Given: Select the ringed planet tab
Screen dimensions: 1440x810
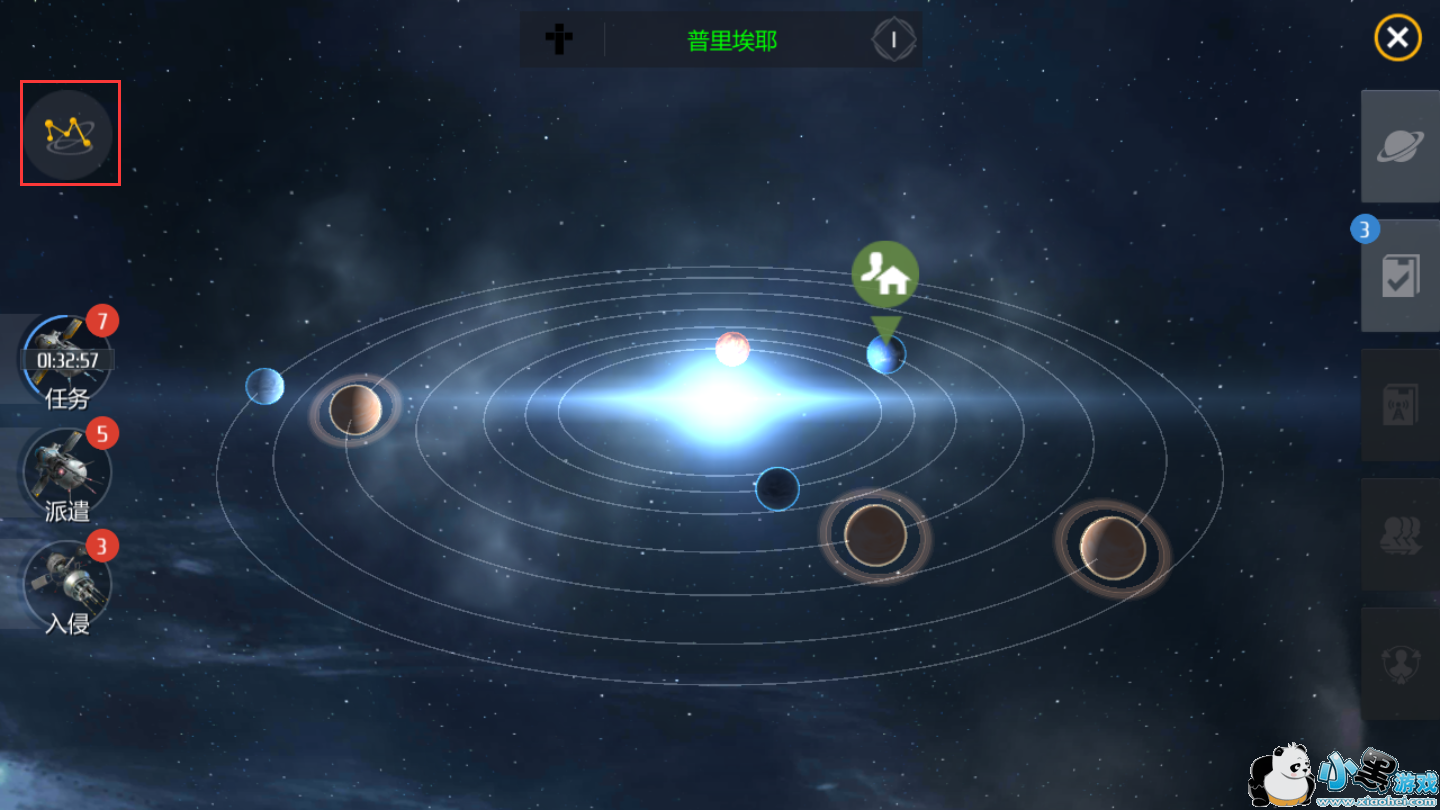Looking at the screenshot, I should coord(1400,146).
